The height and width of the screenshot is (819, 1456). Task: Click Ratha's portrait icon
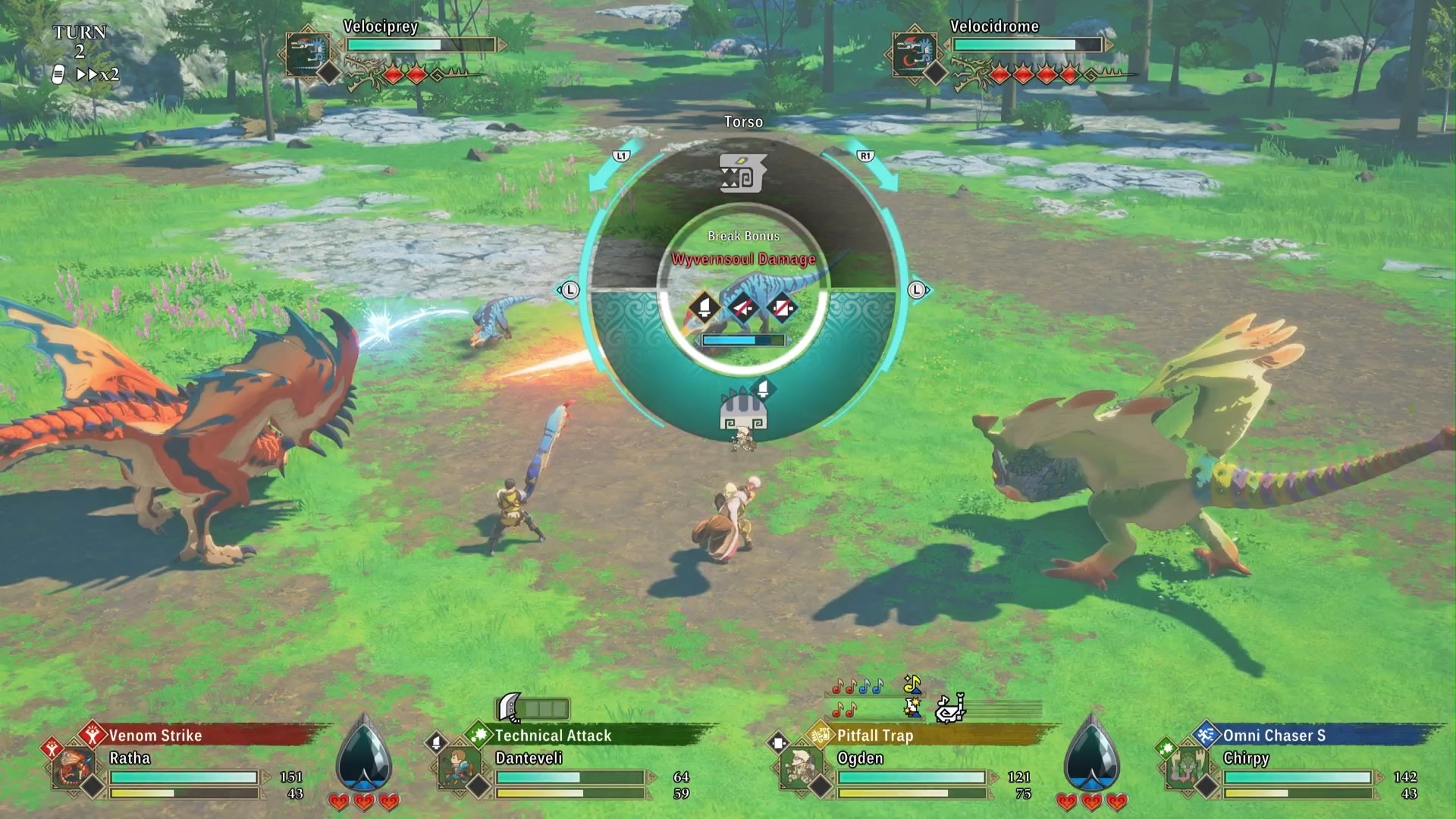click(74, 768)
